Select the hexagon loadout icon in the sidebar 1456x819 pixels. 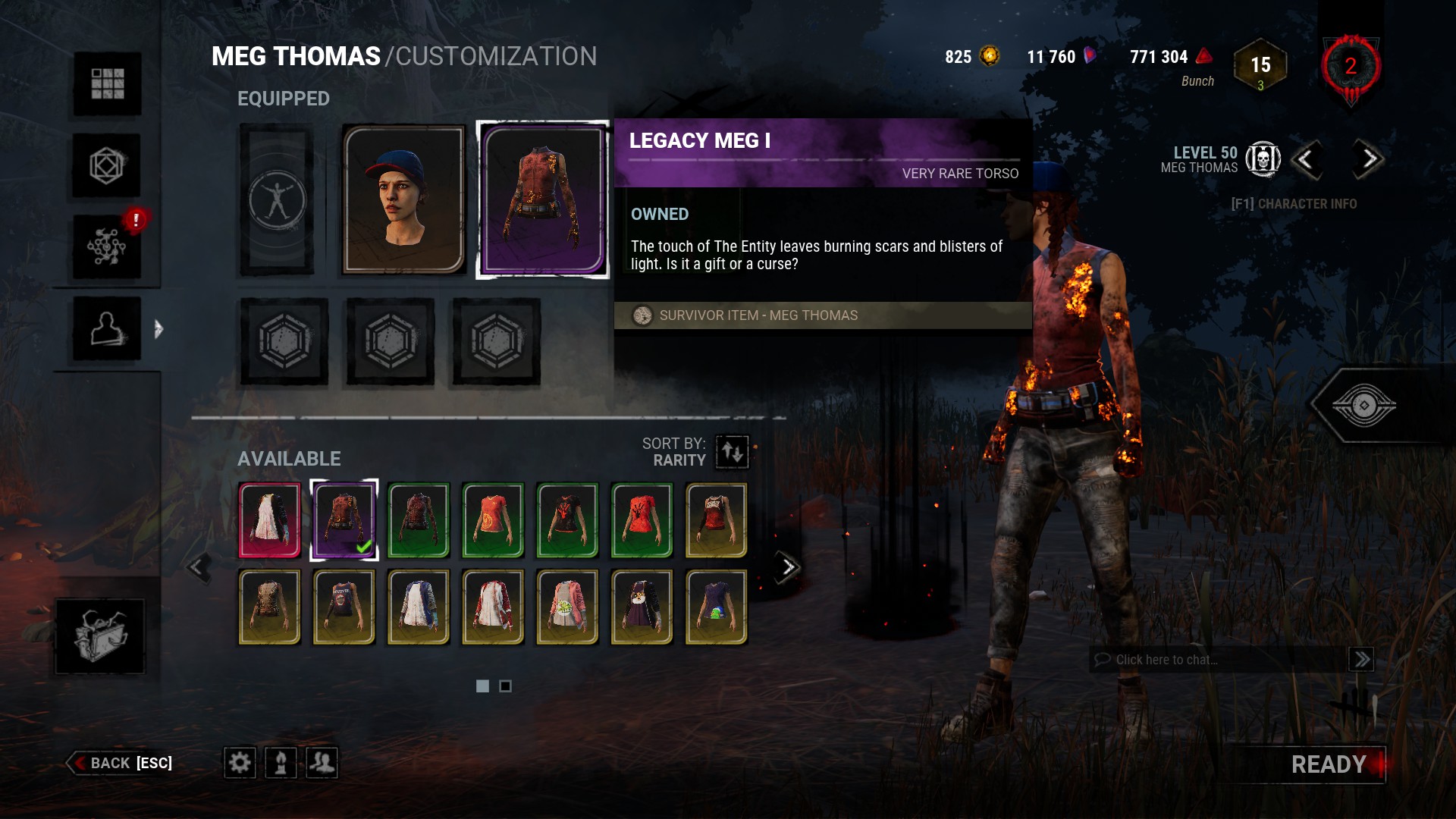point(106,165)
